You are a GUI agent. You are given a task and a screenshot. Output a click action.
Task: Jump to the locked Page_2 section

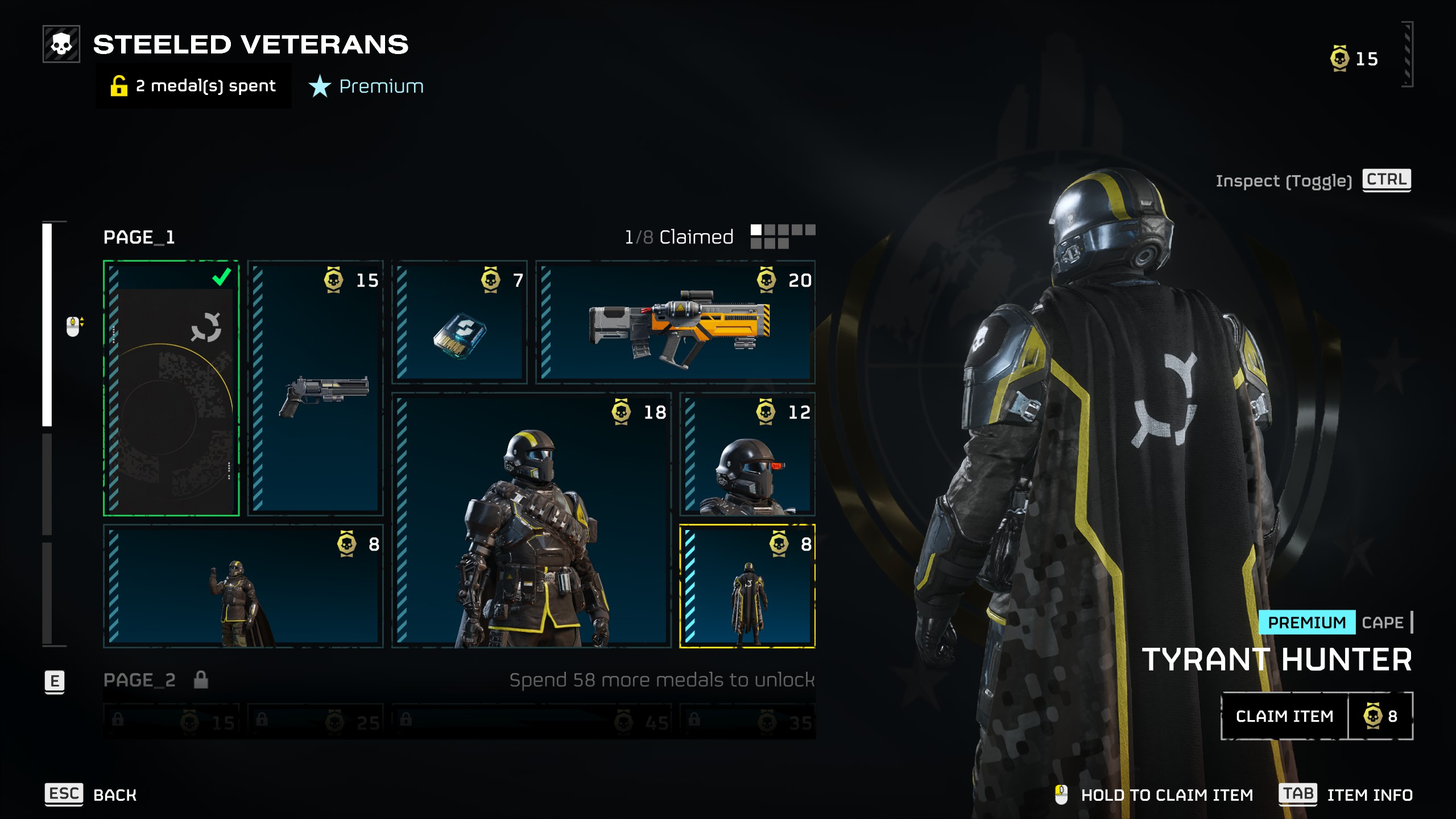click(x=139, y=680)
